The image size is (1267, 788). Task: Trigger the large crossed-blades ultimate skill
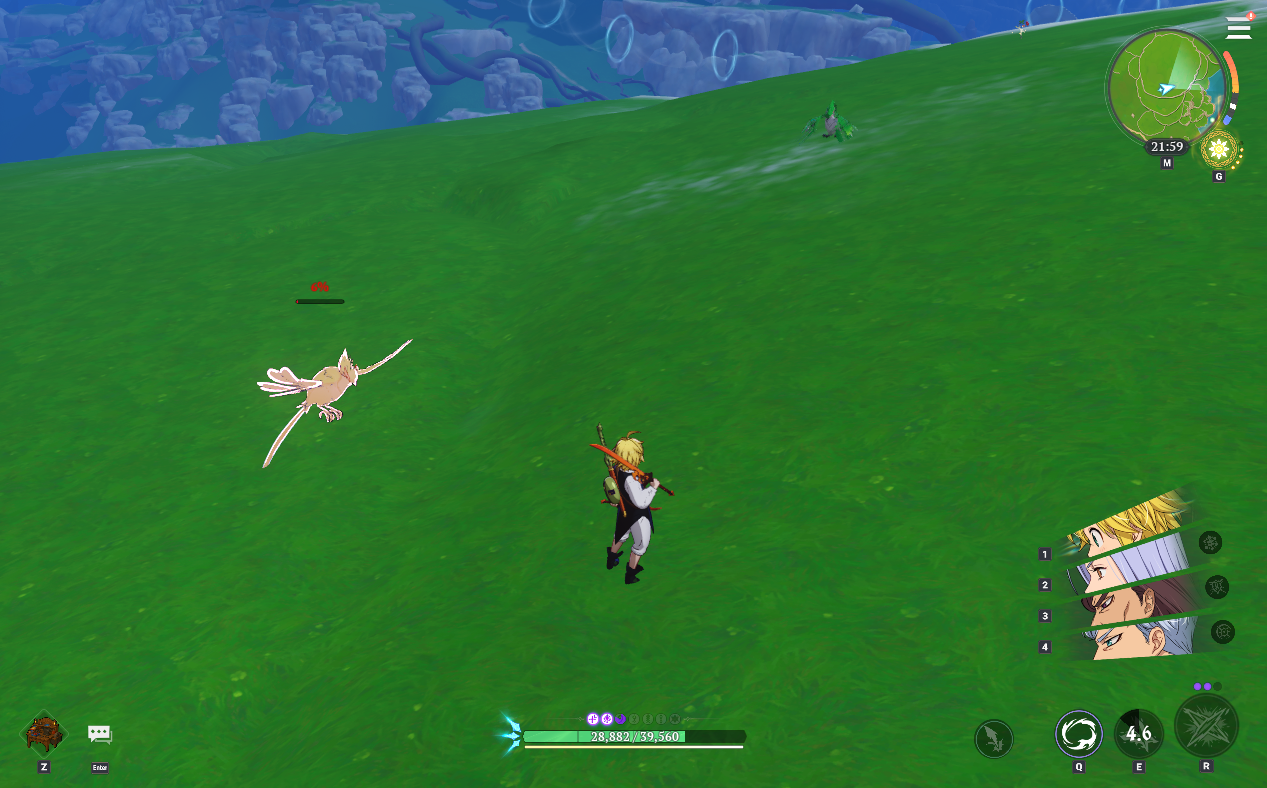point(1206,727)
